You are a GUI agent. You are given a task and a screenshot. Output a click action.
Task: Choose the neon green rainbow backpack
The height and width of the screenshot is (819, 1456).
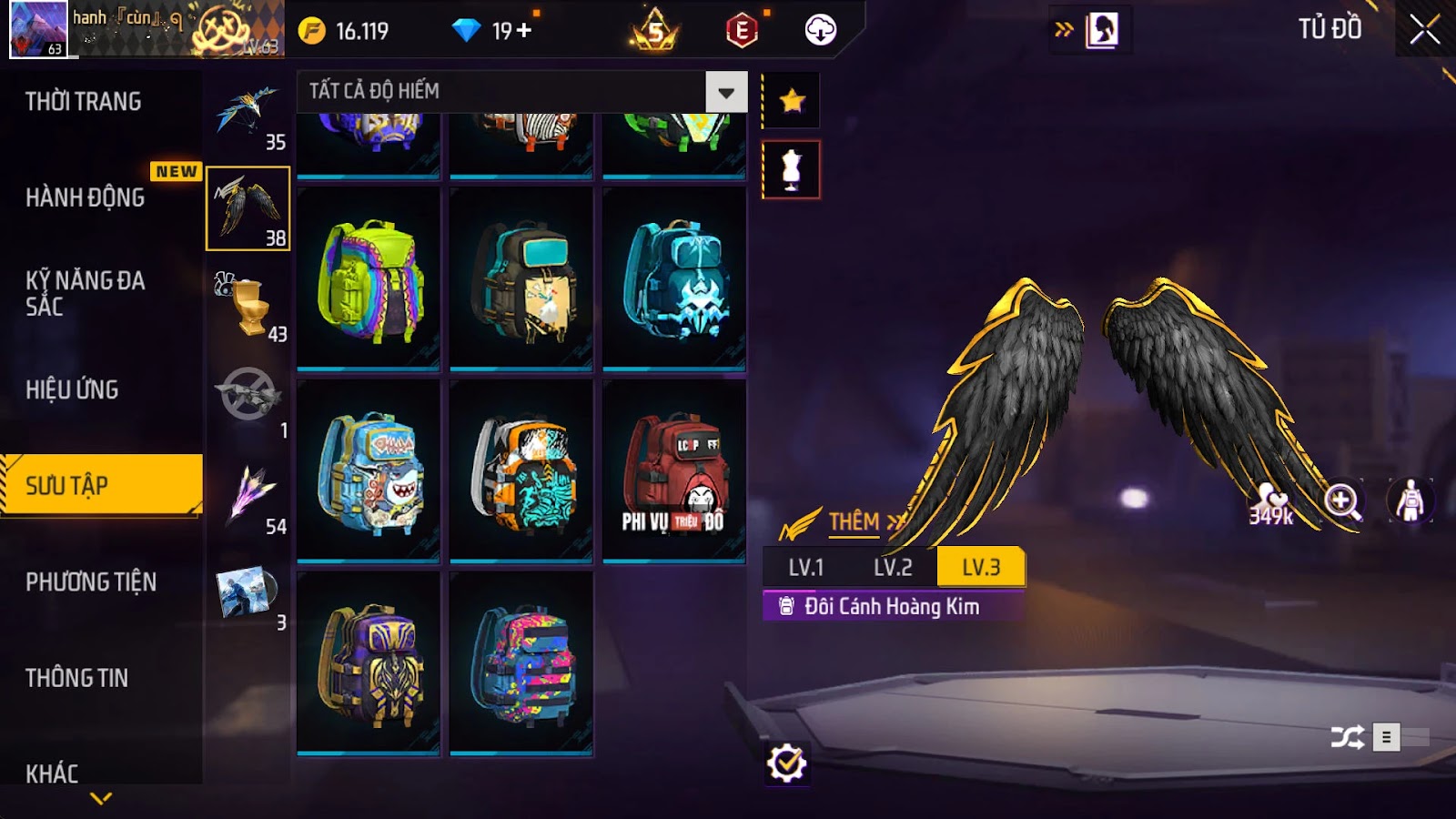coord(369,279)
